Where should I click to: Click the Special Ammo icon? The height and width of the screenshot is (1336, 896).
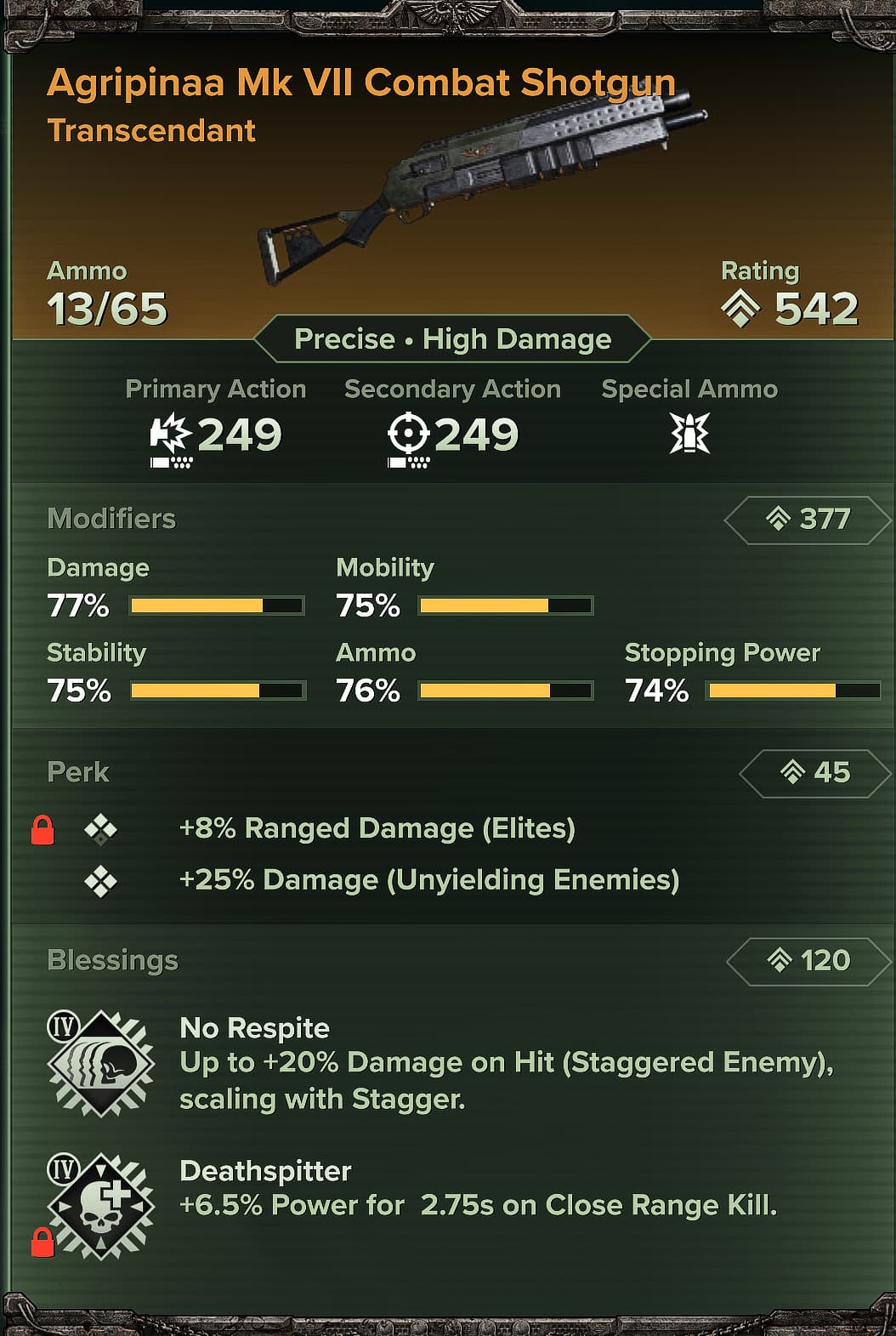click(x=689, y=434)
